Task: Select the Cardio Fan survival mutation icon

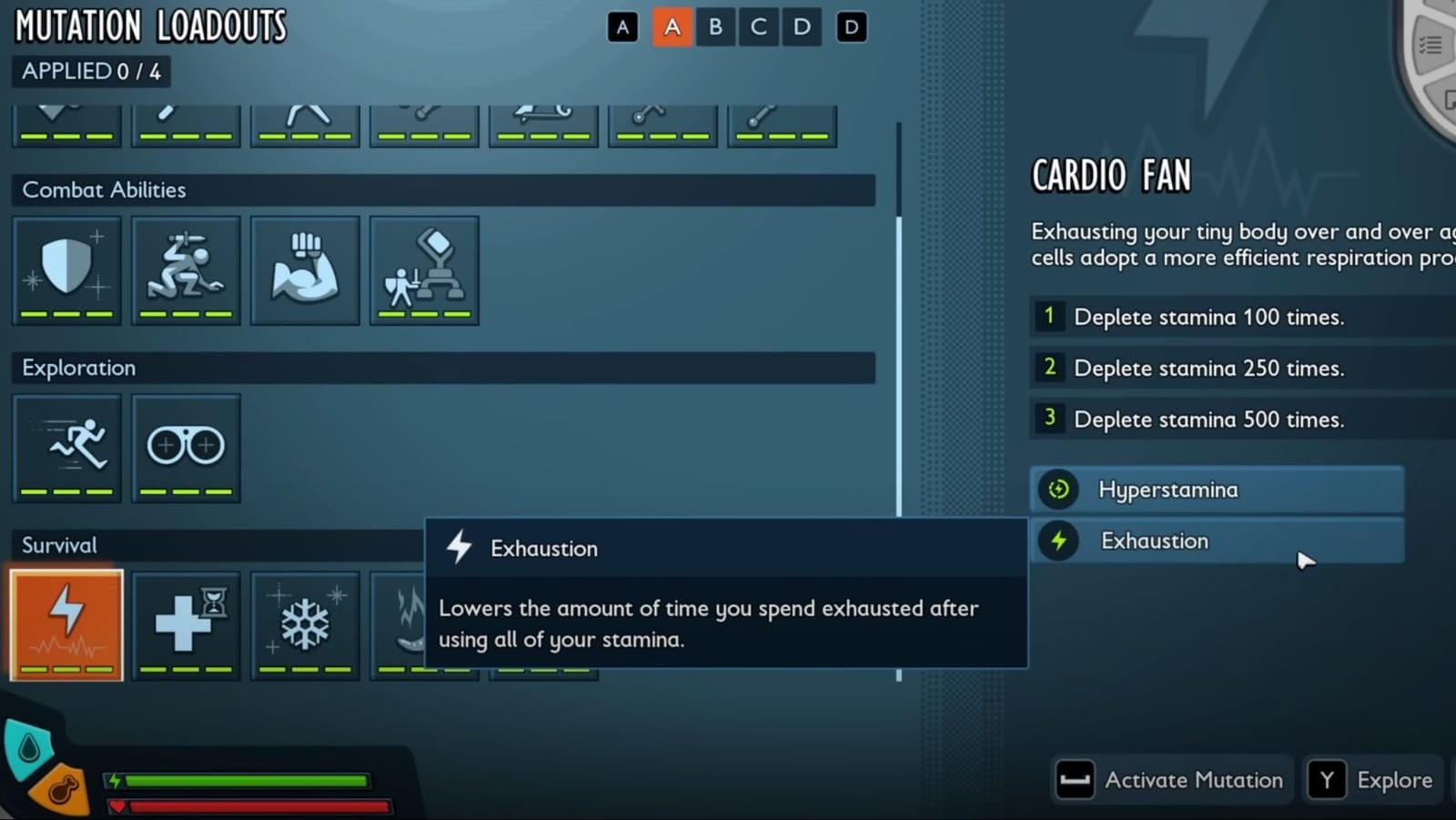Action: 66,625
